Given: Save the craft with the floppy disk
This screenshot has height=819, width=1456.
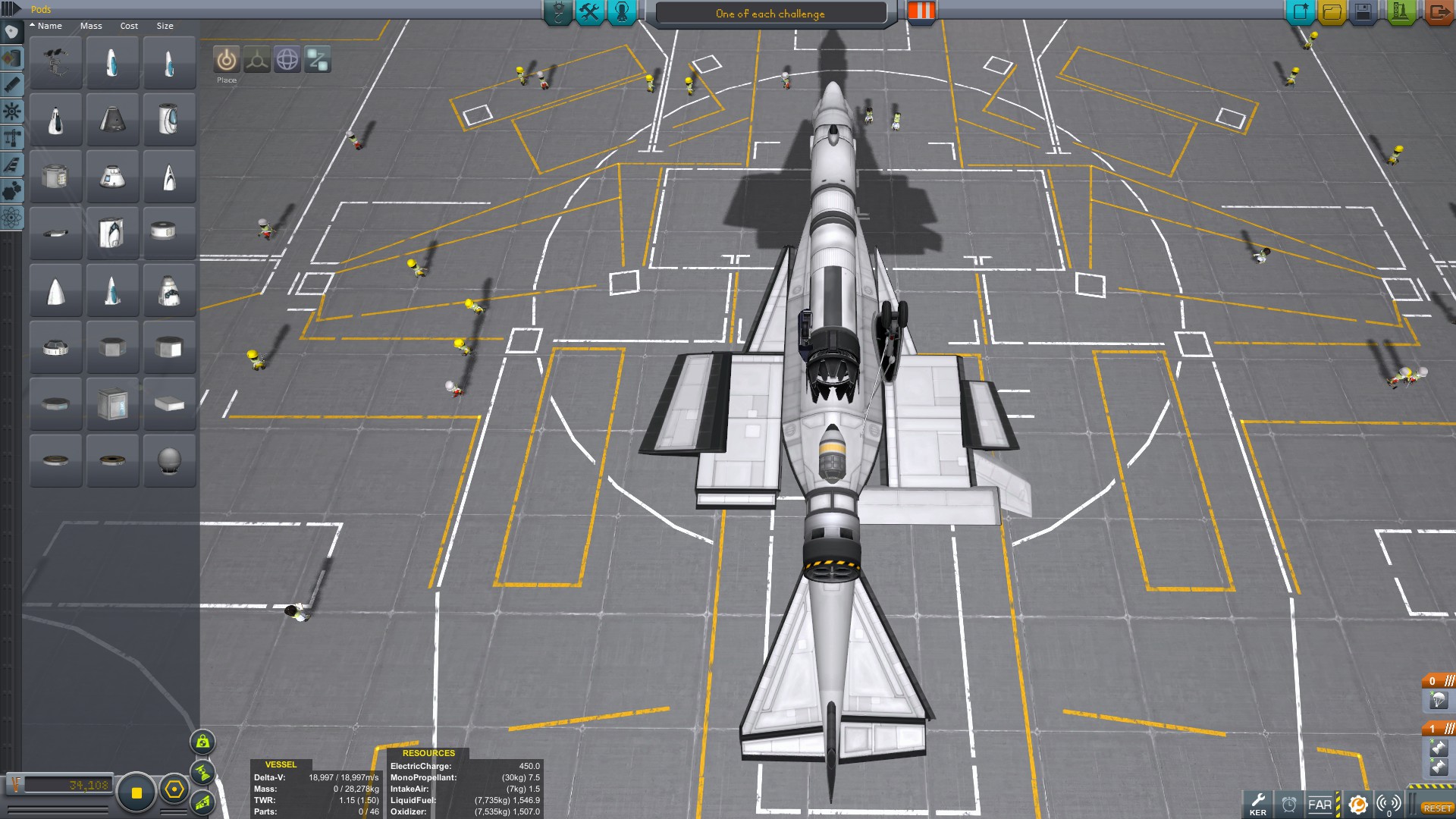Looking at the screenshot, I should pos(1363,12).
